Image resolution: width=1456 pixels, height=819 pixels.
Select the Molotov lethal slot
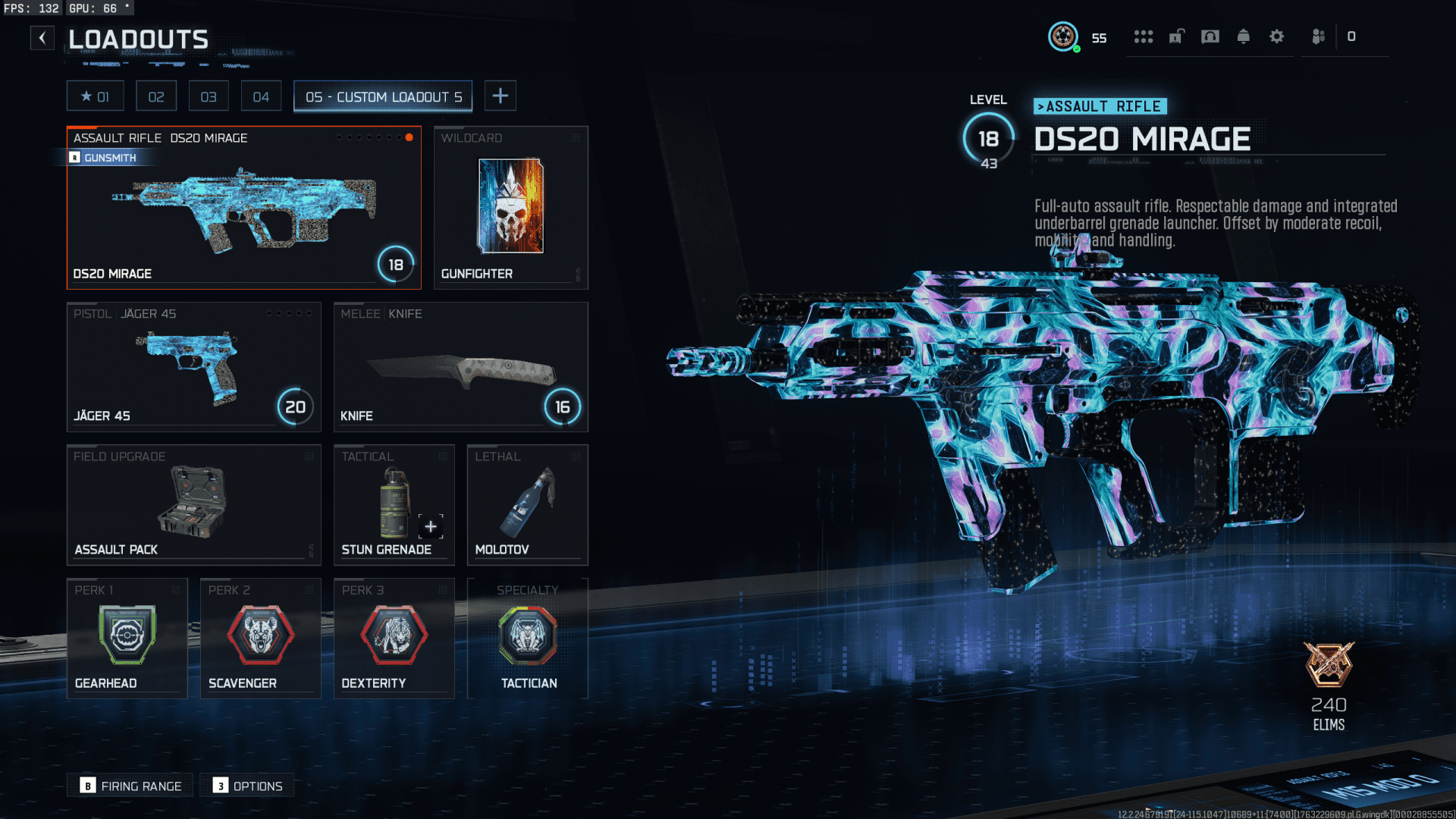[x=527, y=504]
